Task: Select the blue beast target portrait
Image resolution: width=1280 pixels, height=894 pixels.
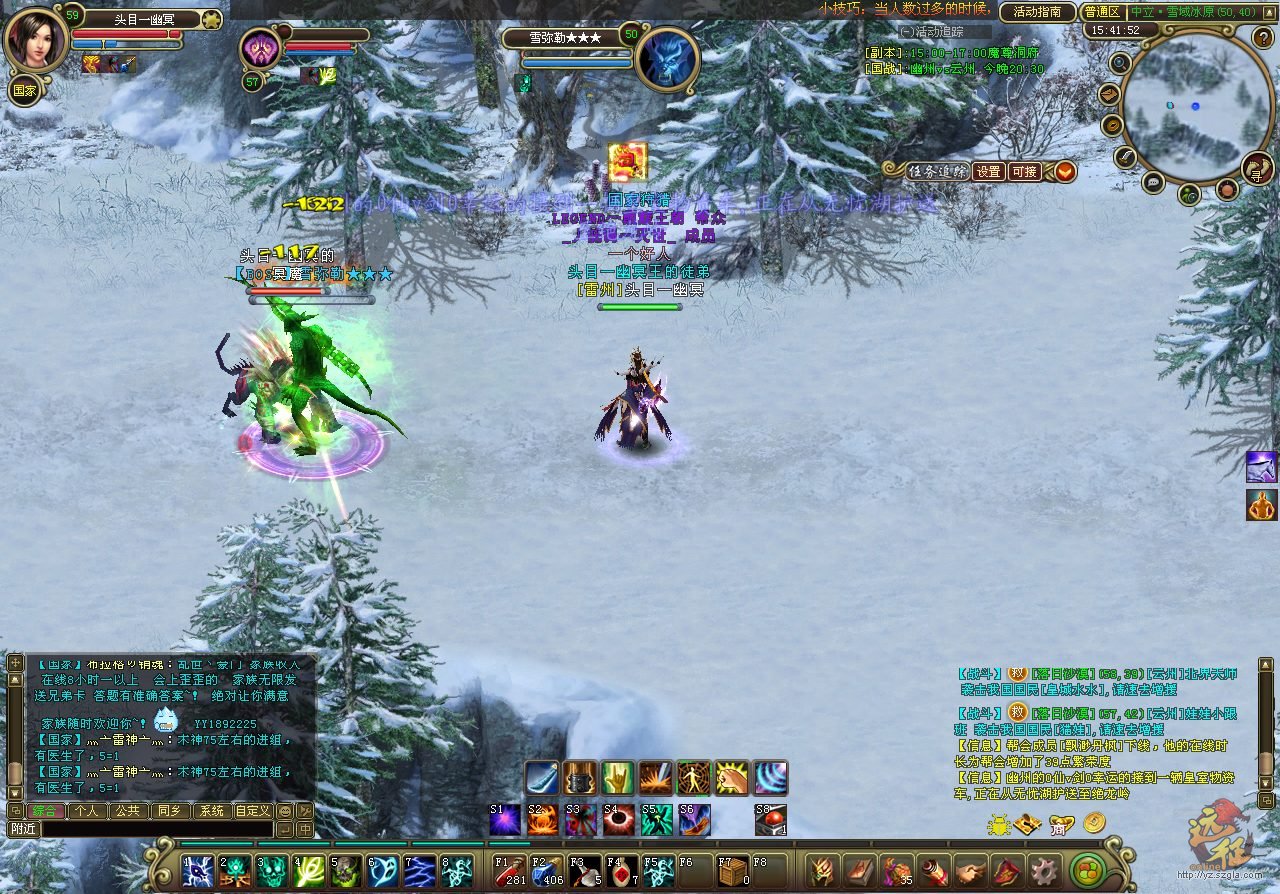Action: coord(666,59)
